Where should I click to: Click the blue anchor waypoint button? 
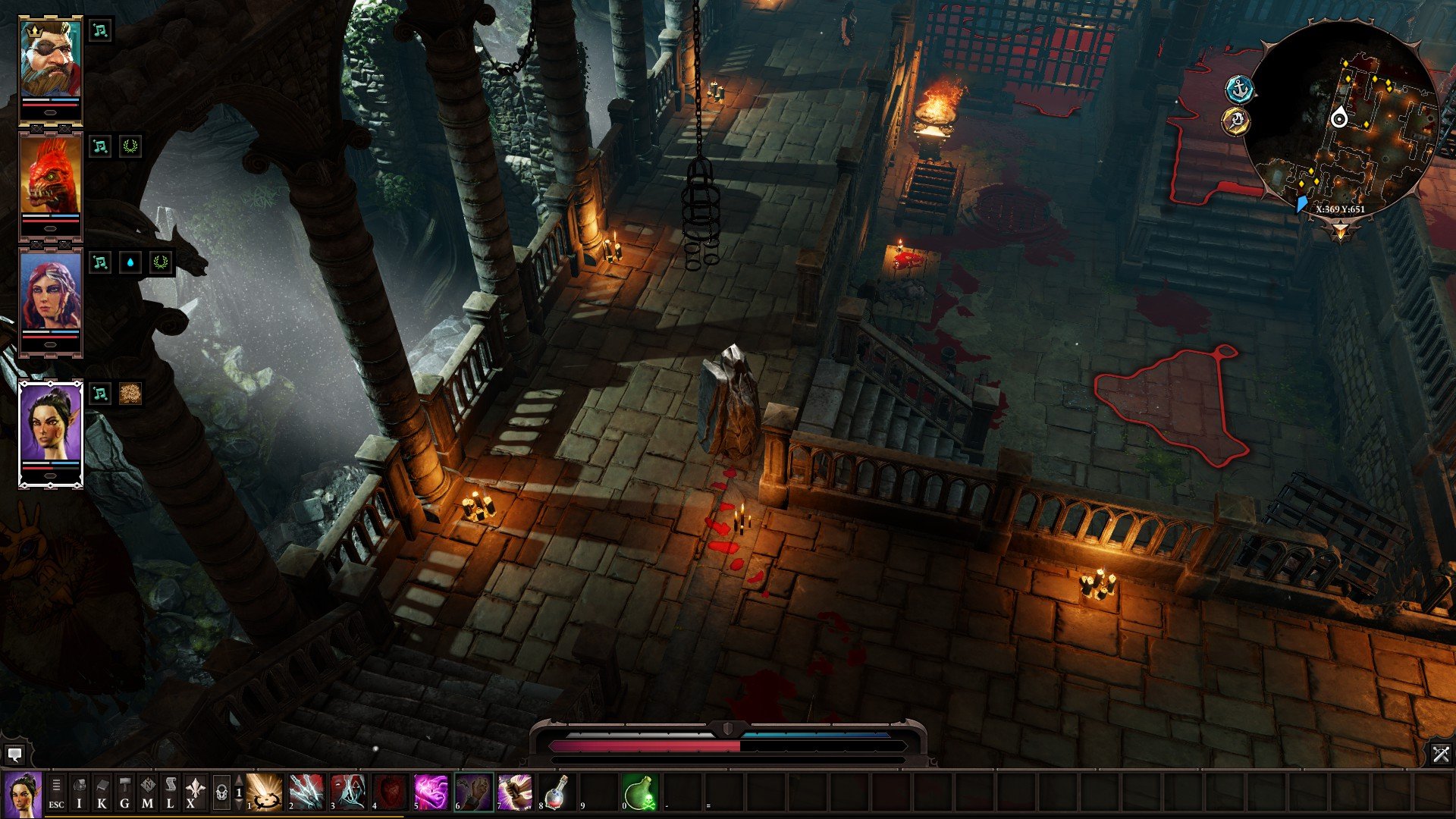(1240, 89)
